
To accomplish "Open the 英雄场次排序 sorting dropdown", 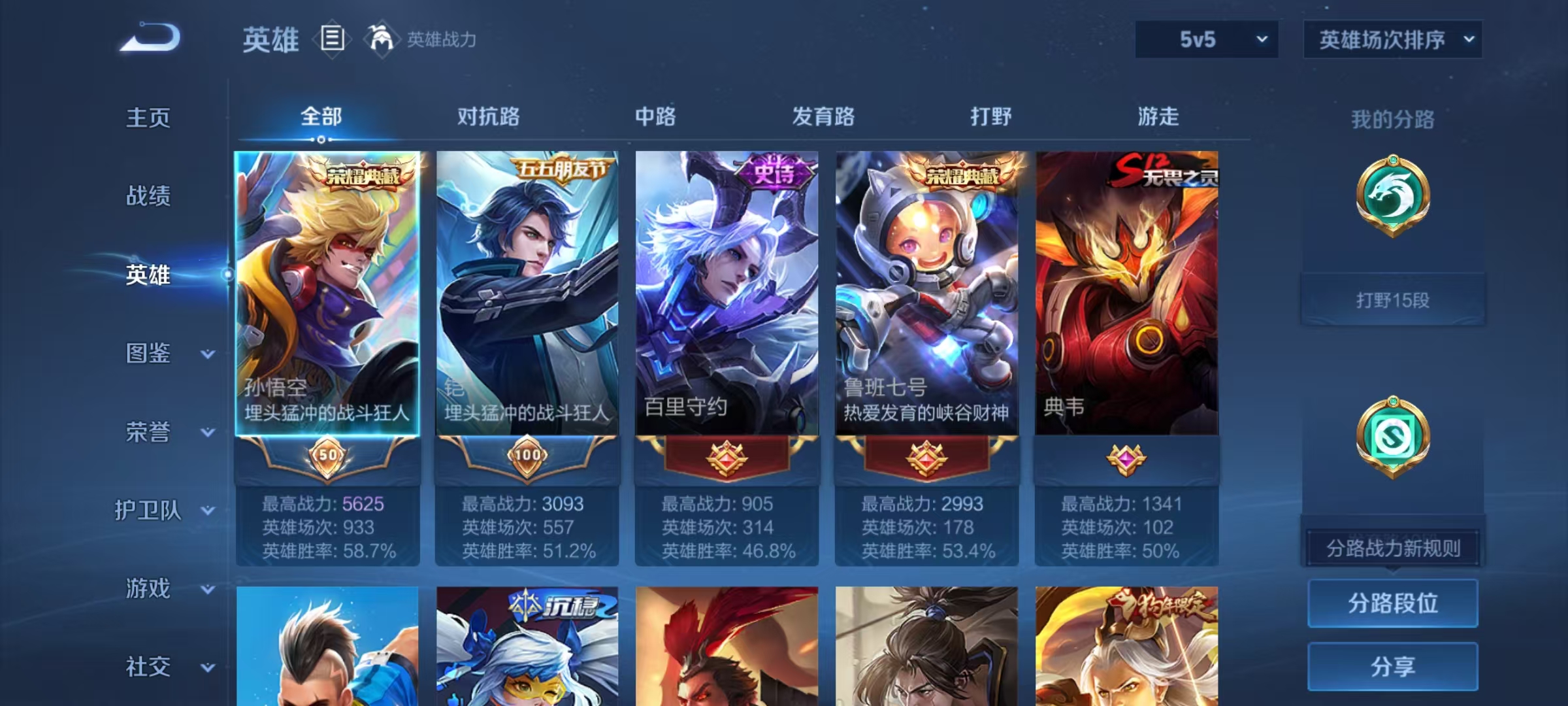I will (1393, 39).
